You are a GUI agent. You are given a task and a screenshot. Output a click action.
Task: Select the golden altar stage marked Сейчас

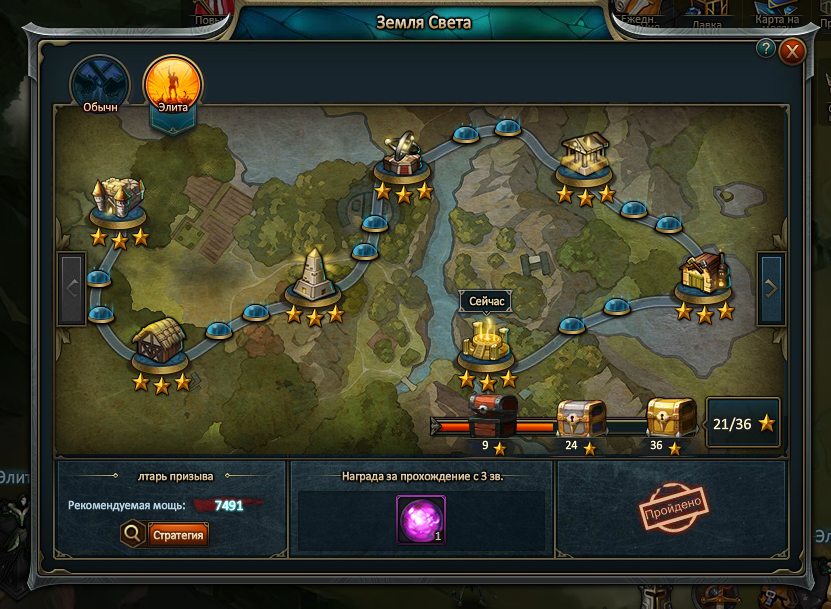coord(487,342)
